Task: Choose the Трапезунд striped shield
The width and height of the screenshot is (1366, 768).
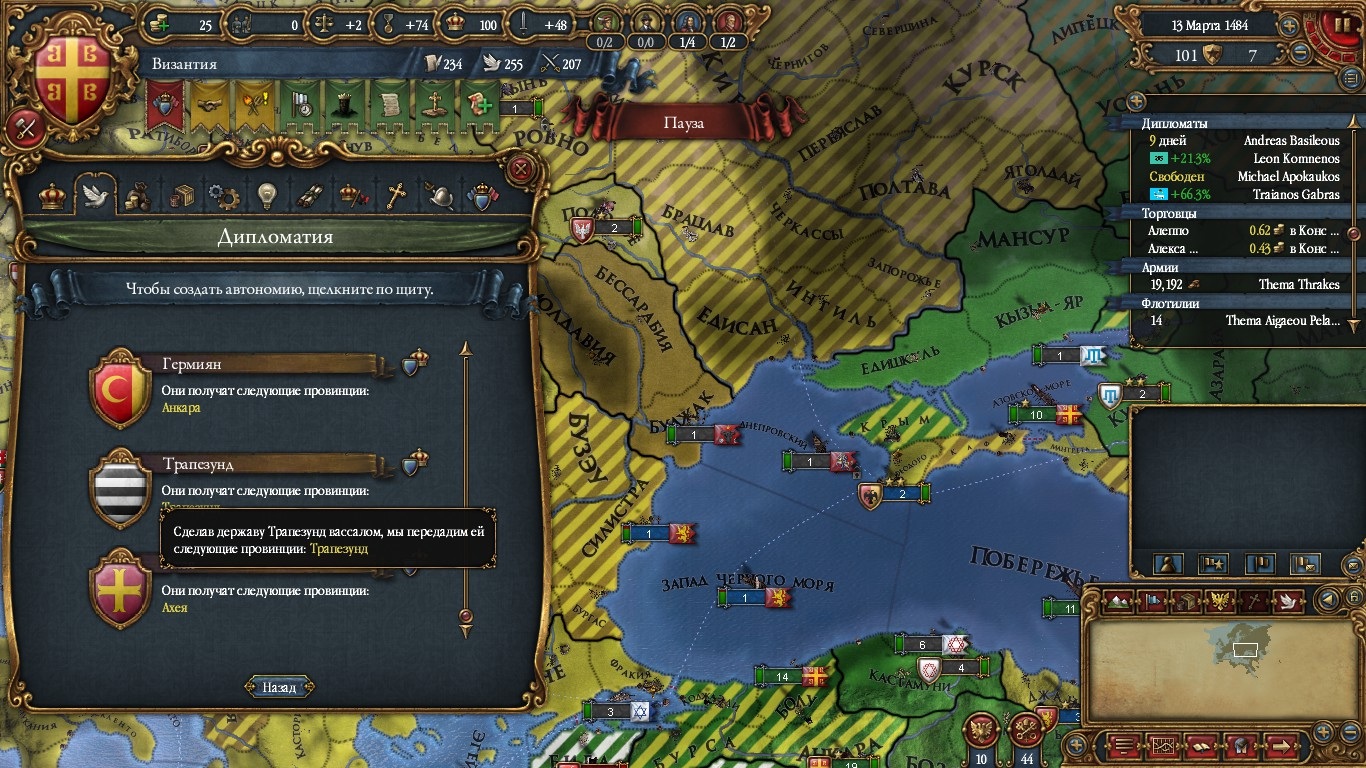Action: coord(121,489)
